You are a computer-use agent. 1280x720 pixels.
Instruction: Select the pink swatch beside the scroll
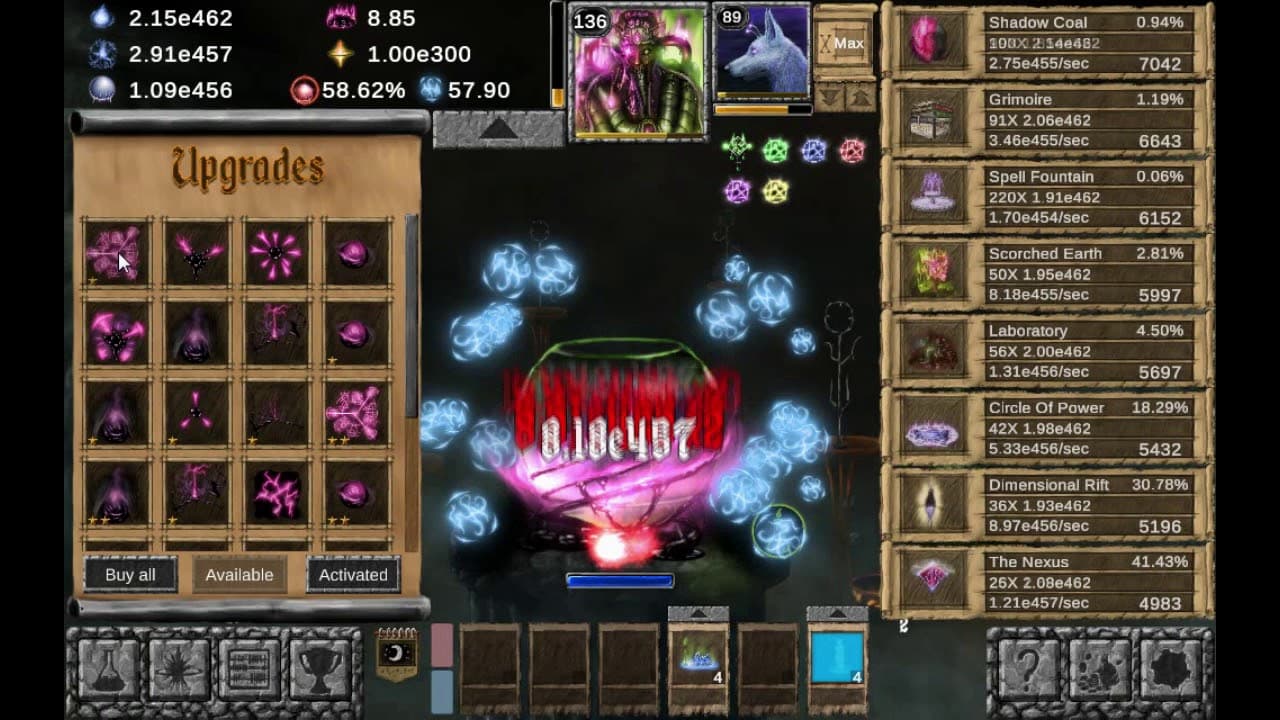(441, 645)
